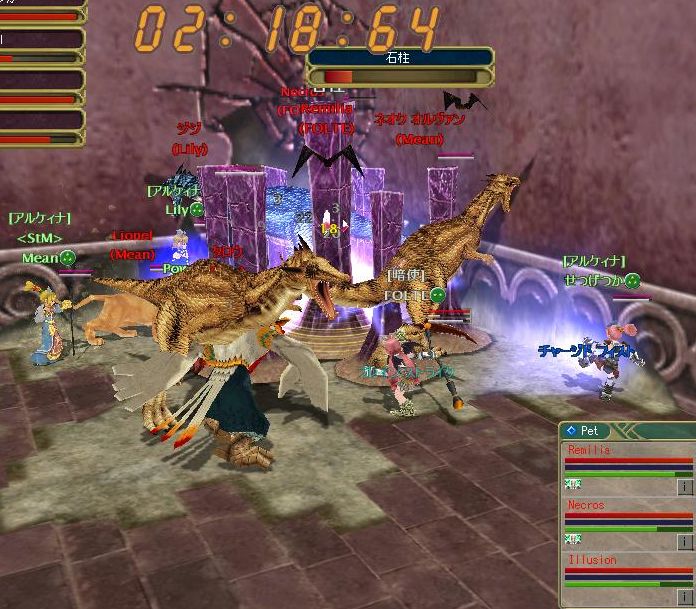Open Remilia's pet info button
The width and height of the screenshot is (696, 609).
(685, 487)
